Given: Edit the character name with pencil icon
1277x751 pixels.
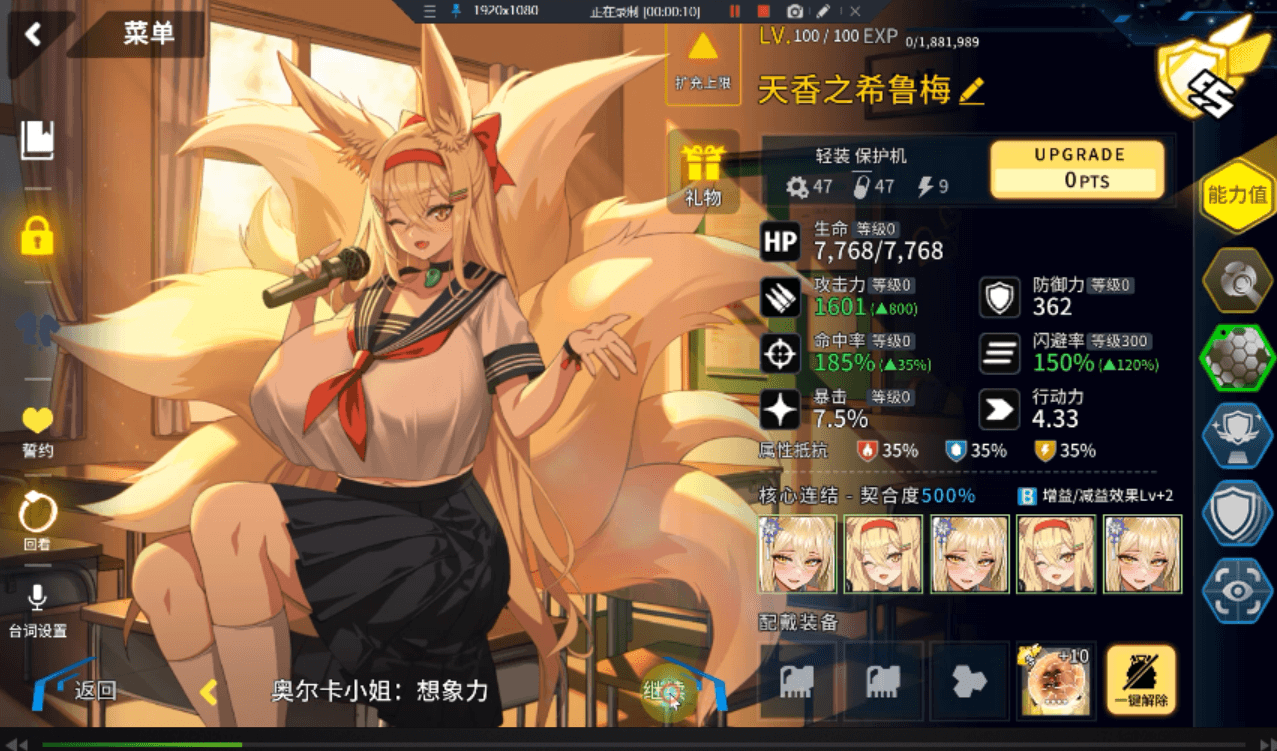Looking at the screenshot, I should (971, 92).
